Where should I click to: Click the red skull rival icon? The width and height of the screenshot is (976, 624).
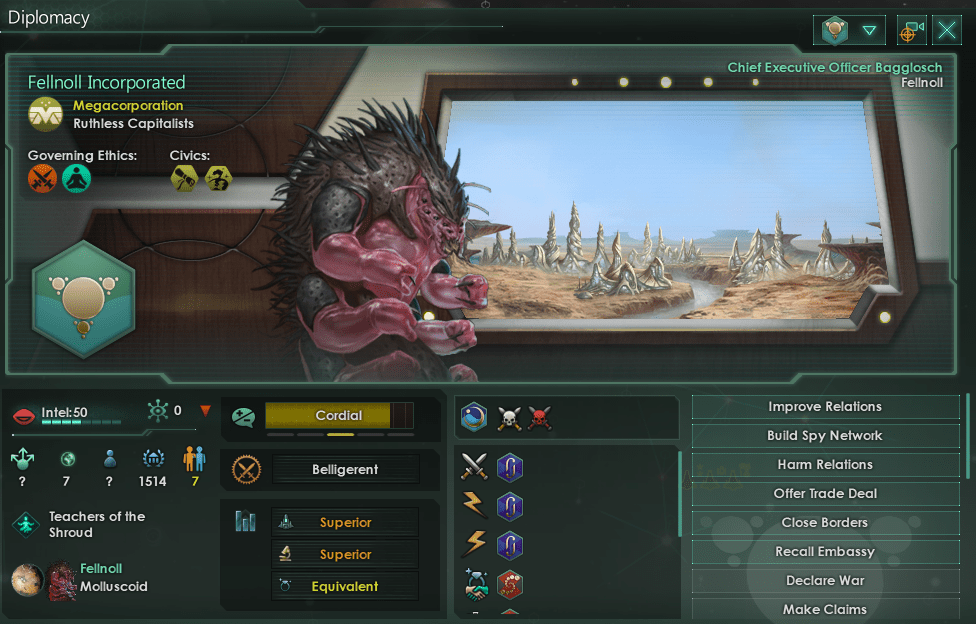[x=540, y=418]
